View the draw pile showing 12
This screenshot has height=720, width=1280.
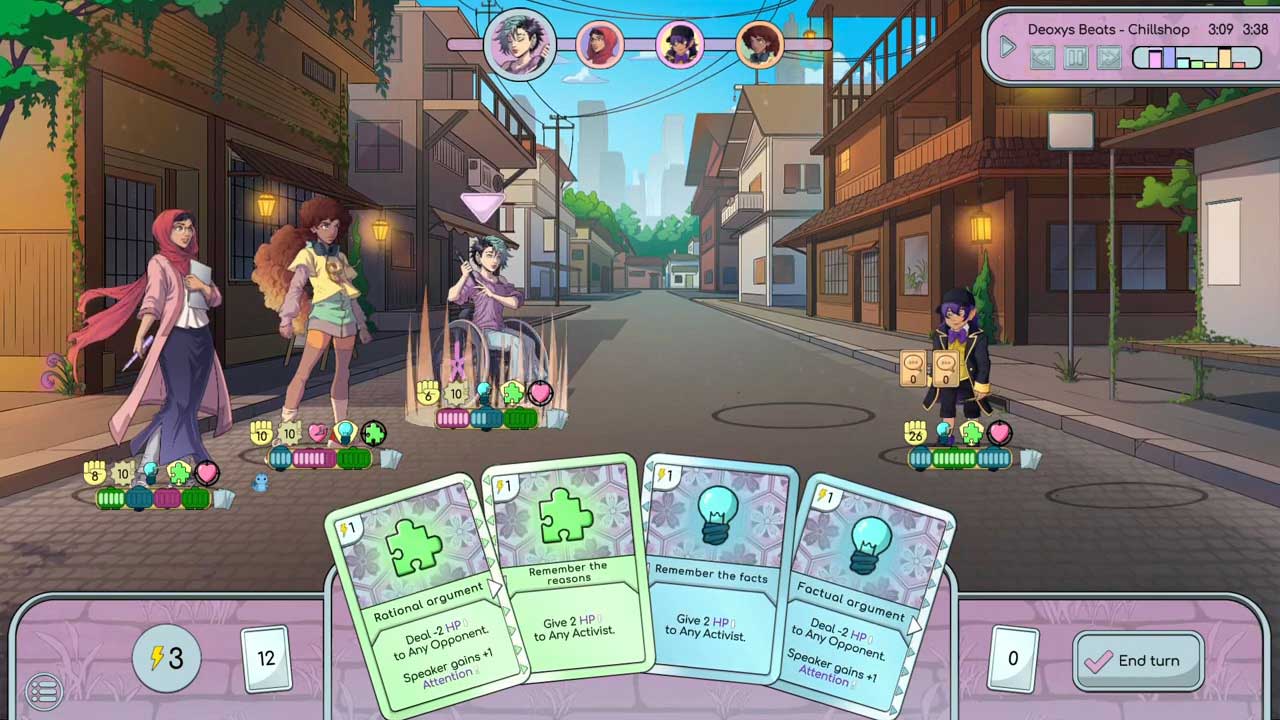pyautogui.click(x=266, y=658)
